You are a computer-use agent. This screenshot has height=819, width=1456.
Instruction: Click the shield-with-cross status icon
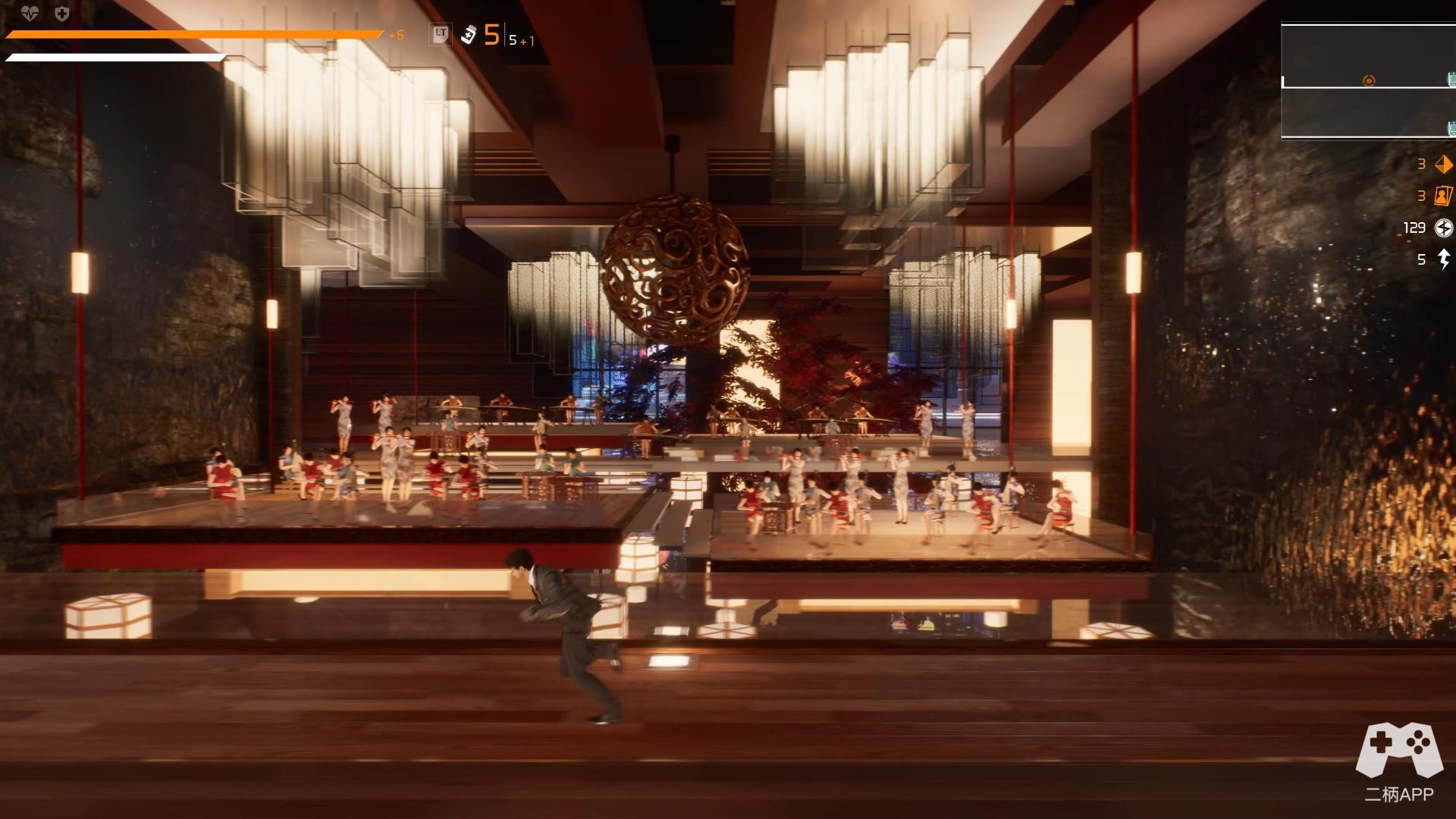[62, 13]
